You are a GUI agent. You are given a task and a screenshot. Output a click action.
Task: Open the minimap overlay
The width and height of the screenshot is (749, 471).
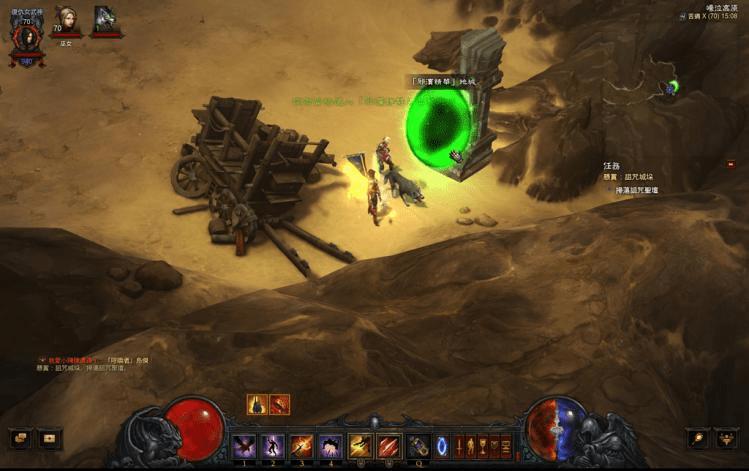pyautogui.click(x=672, y=88)
